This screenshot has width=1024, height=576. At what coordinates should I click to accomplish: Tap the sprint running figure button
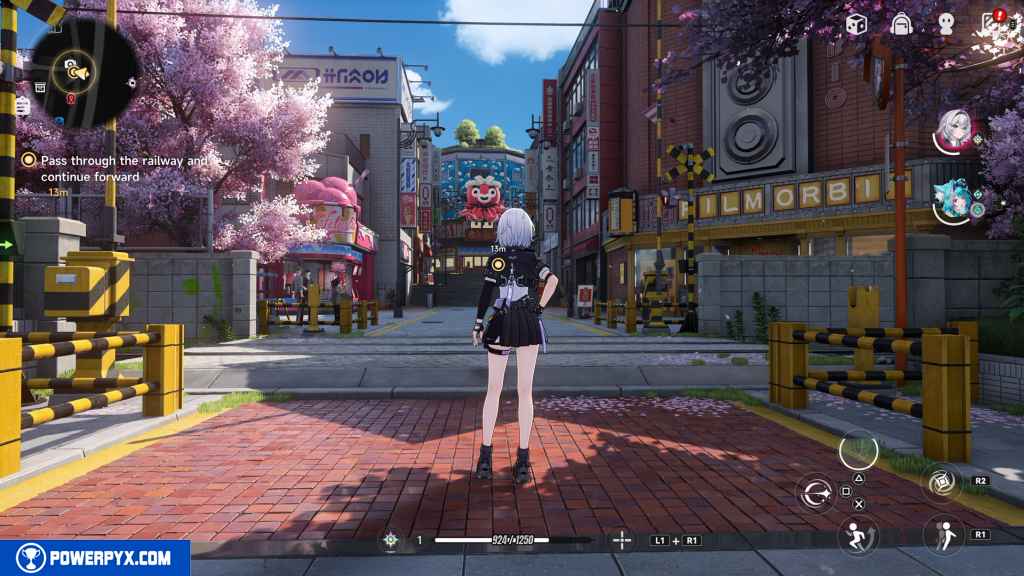857,536
